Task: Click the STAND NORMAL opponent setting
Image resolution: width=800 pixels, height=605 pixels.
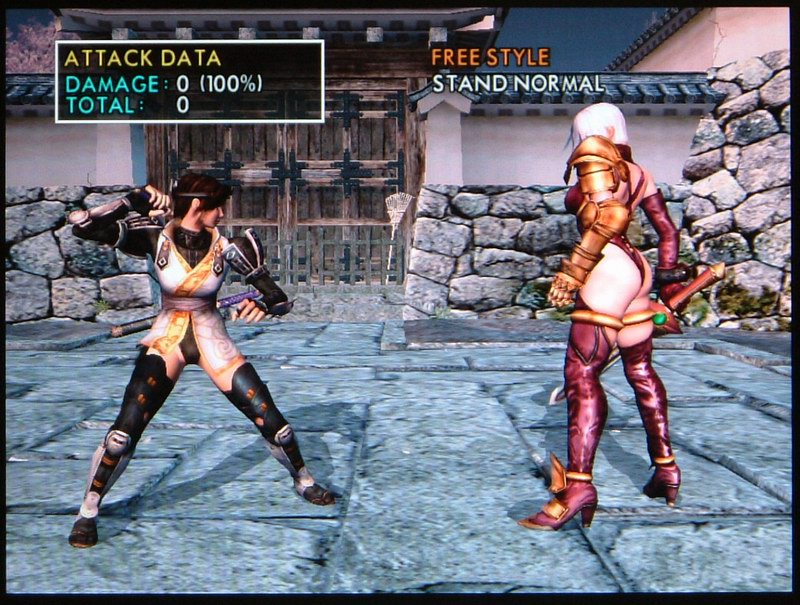Action: [x=518, y=84]
